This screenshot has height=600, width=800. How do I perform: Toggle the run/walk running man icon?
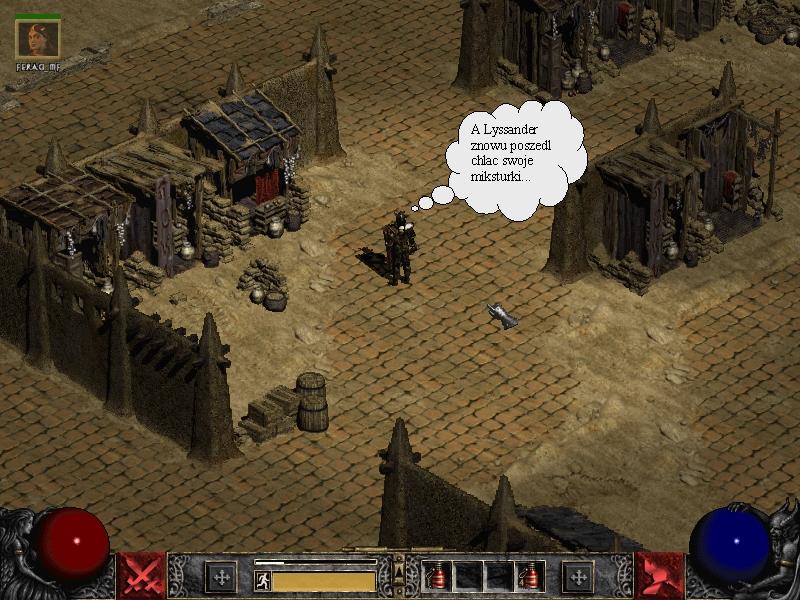point(263,580)
